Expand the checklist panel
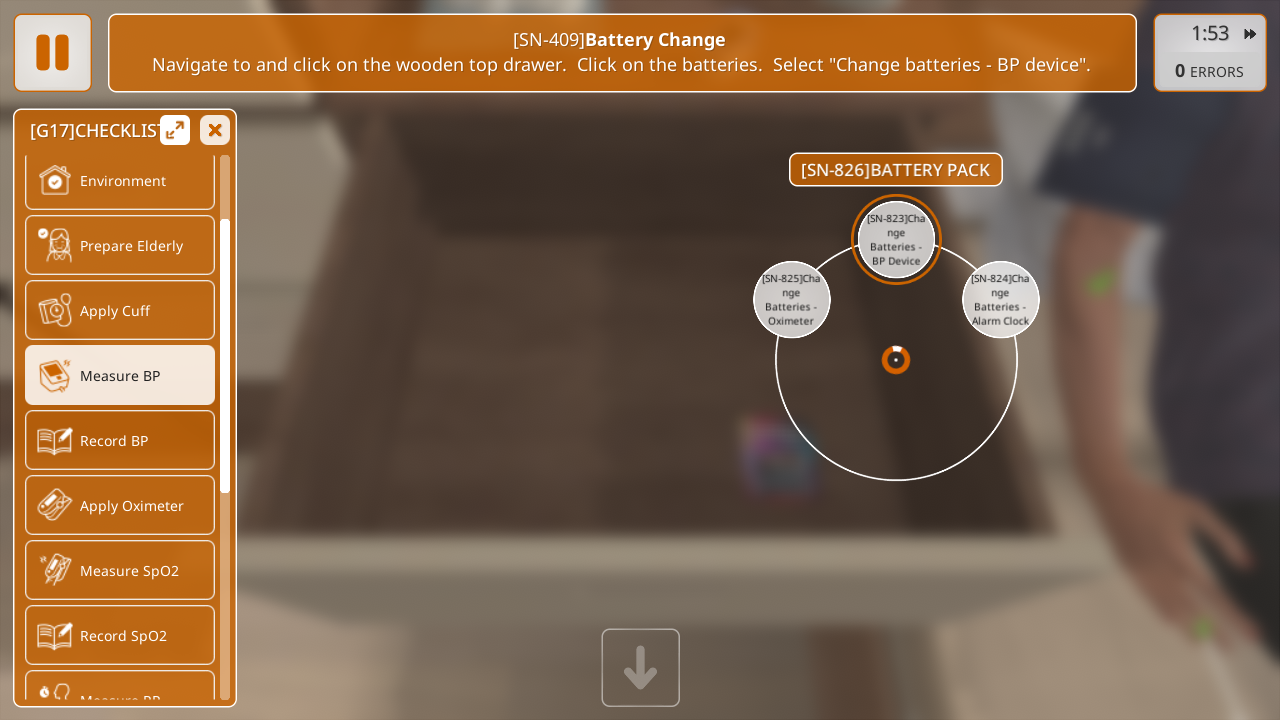The width and height of the screenshot is (1280, 720). (x=175, y=130)
